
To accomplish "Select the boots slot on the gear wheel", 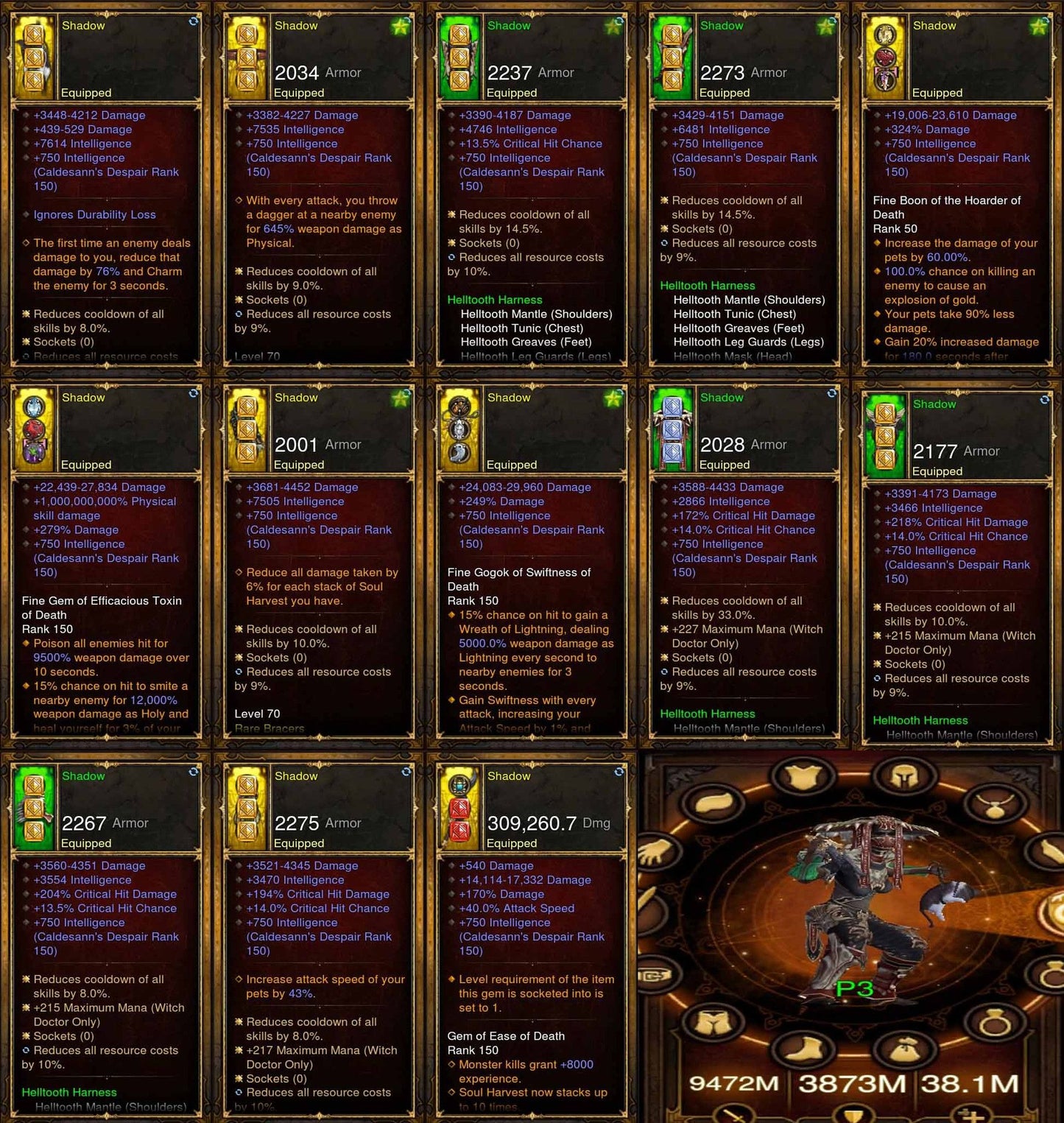I will 803,1049.
